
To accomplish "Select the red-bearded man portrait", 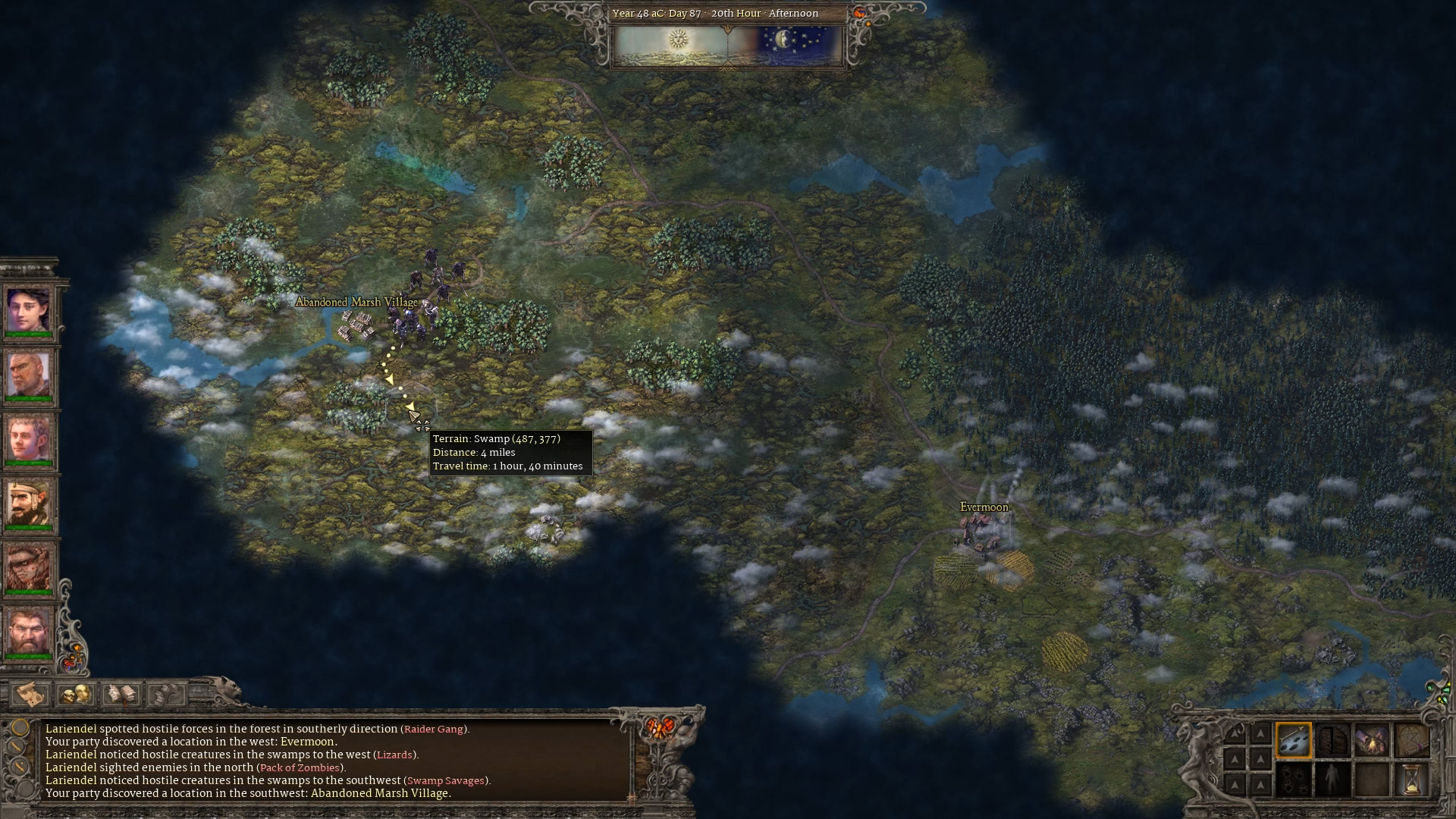I will (x=29, y=632).
